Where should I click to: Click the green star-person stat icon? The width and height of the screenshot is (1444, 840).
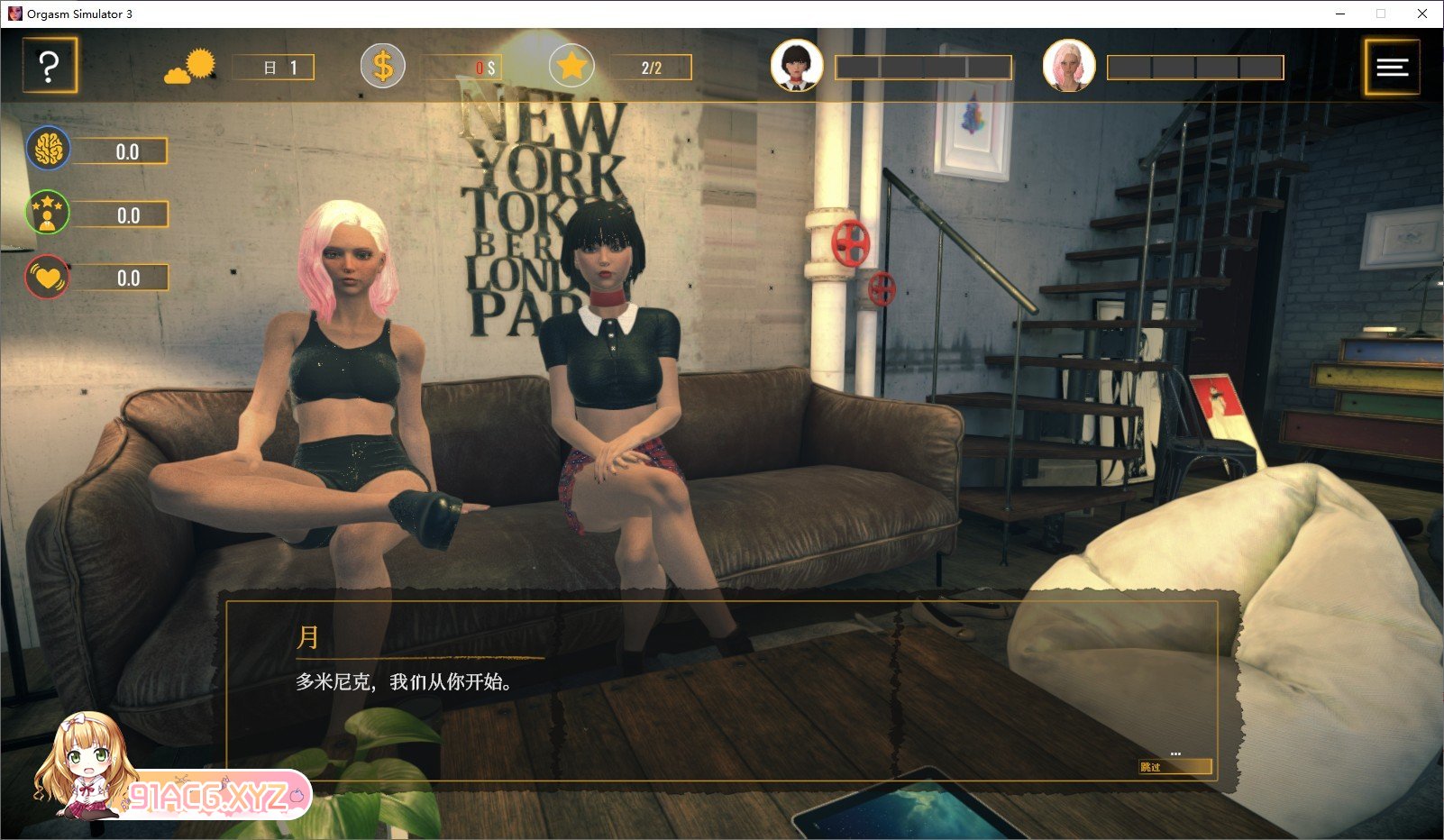click(48, 214)
